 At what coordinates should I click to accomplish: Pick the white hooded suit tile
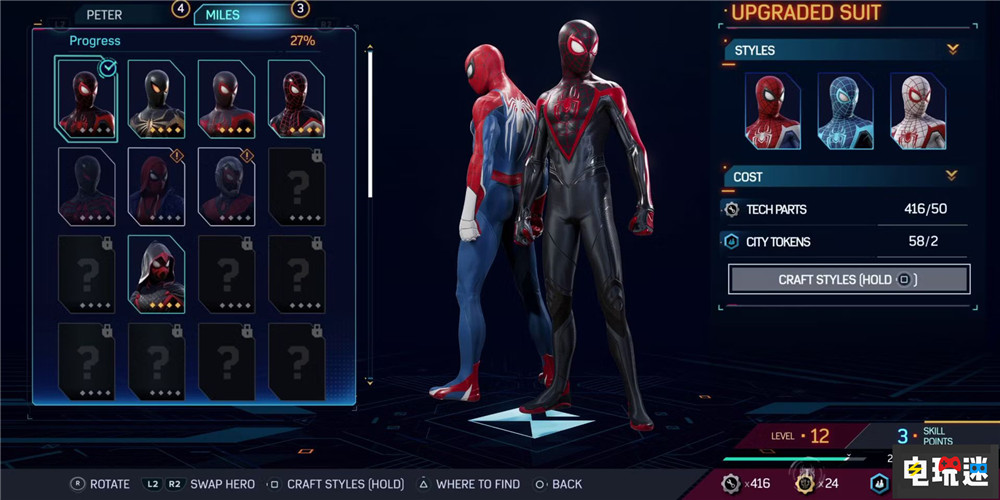coord(156,273)
